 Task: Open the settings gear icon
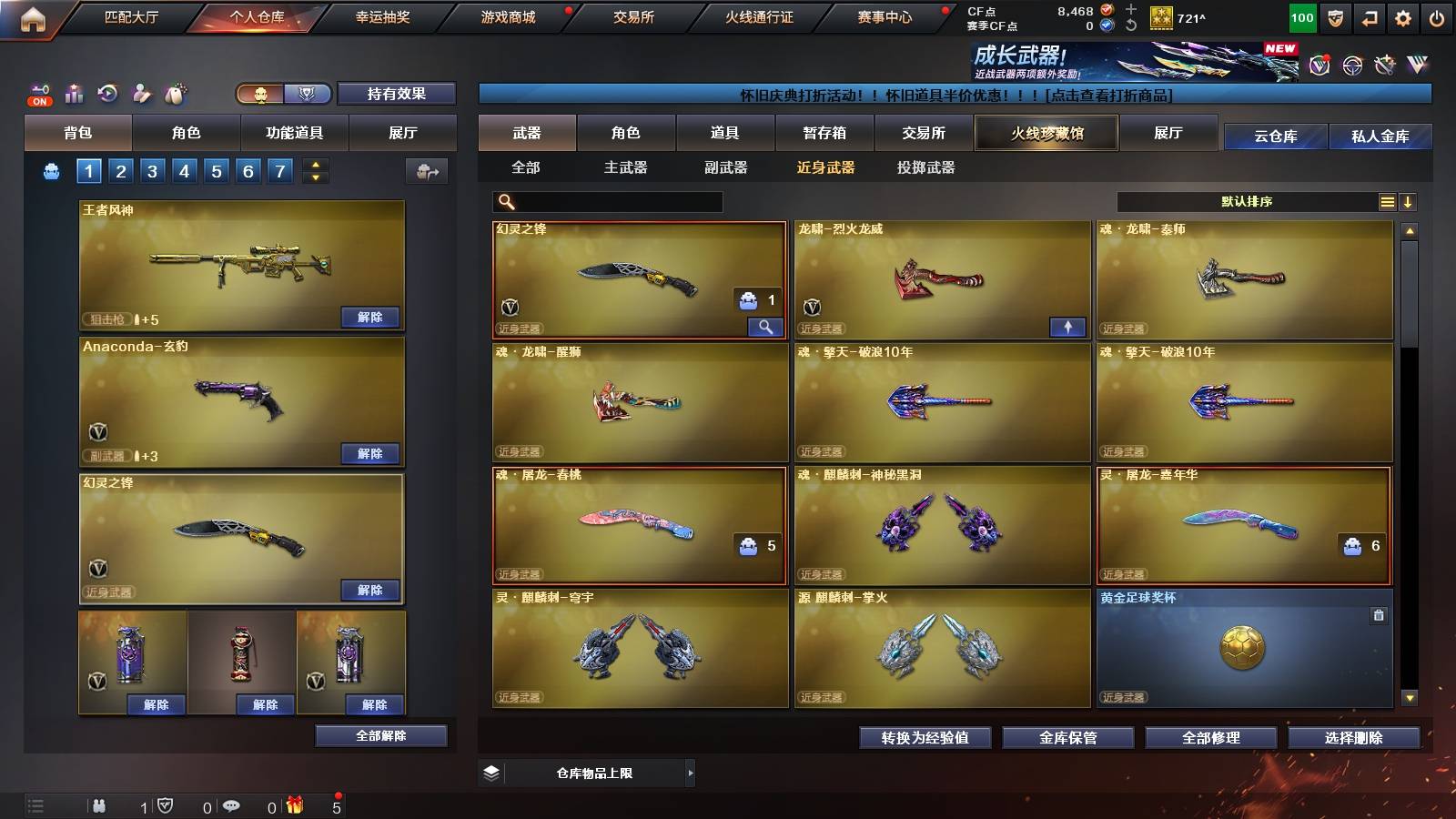pyautogui.click(x=1403, y=16)
